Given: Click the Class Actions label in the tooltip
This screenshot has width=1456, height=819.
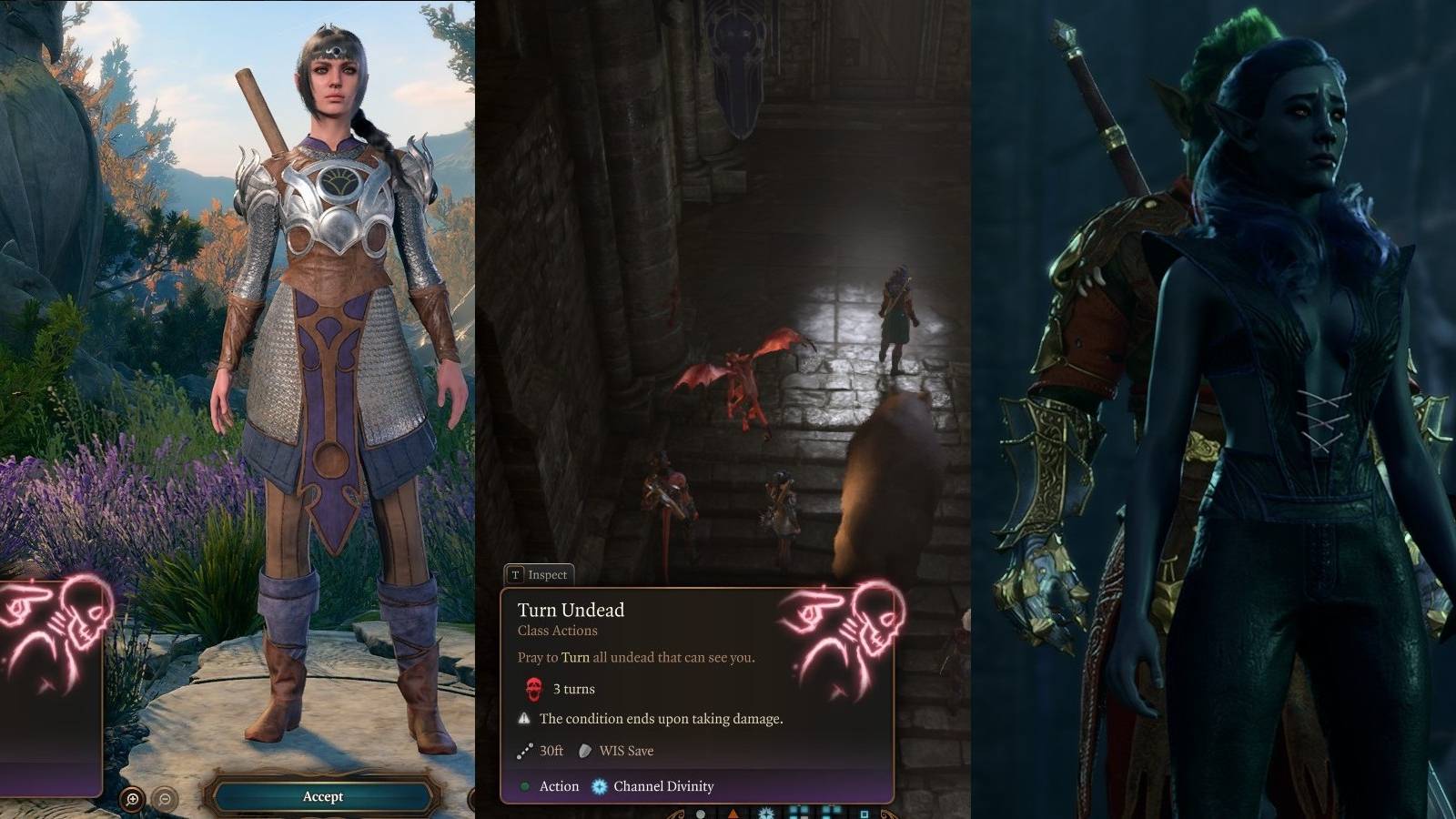Looking at the screenshot, I should point(556,630).
